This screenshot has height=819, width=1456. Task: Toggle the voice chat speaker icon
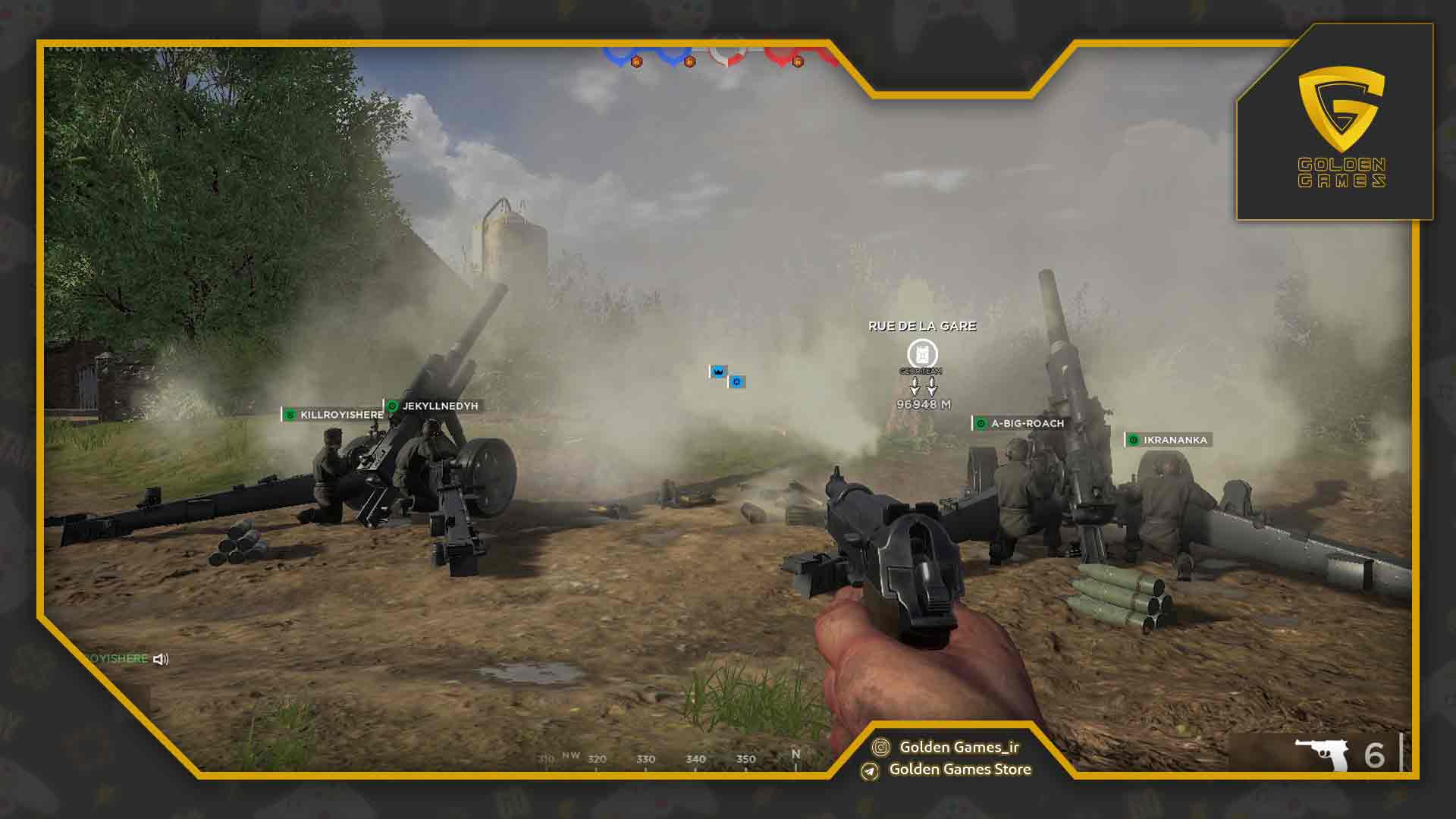[161, 659]
